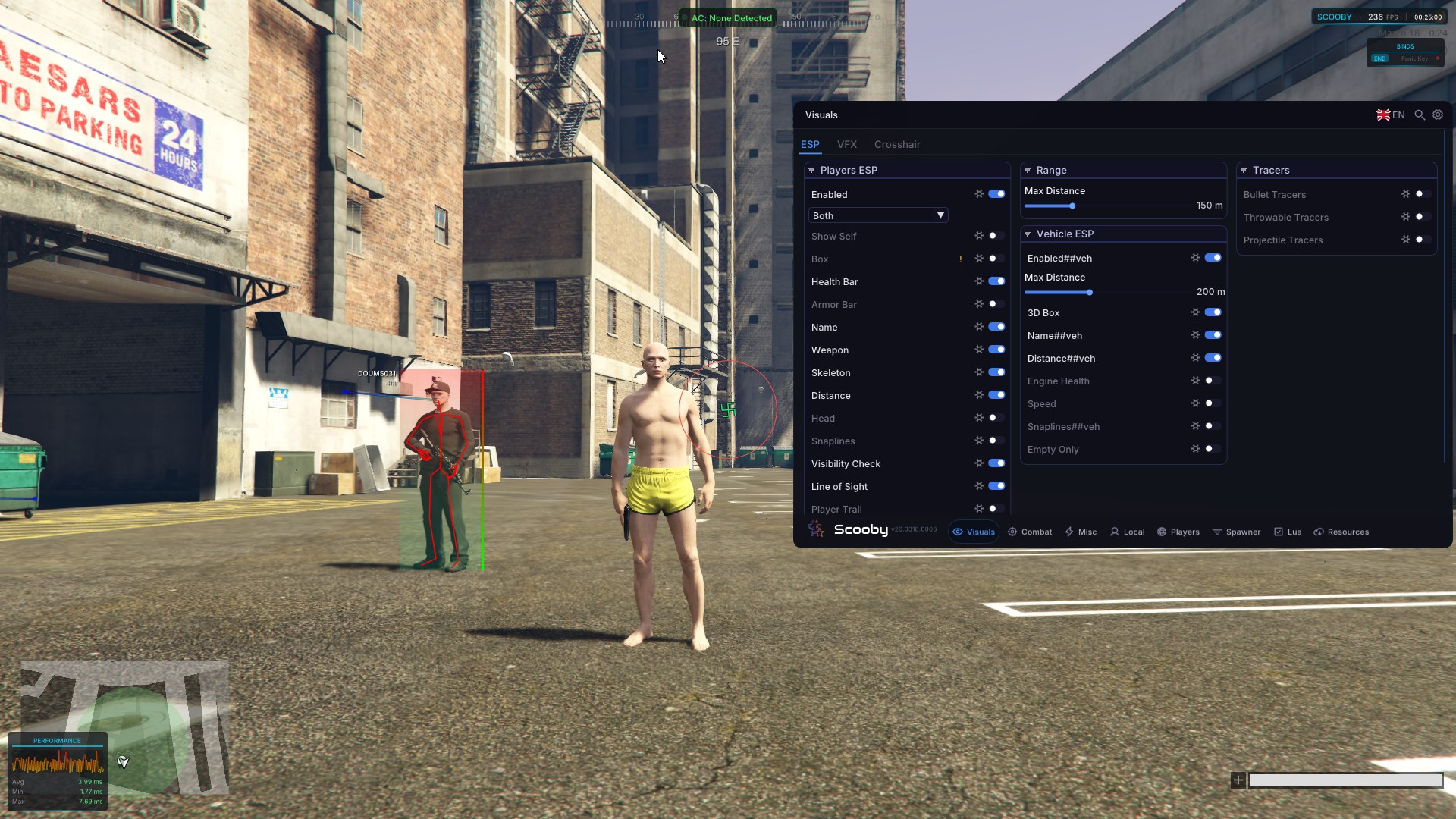Screen dimensions: 1456x819
Task: Click the gear icon beside Name ESP
Action: pyautogui.click(x=979, y=326)
